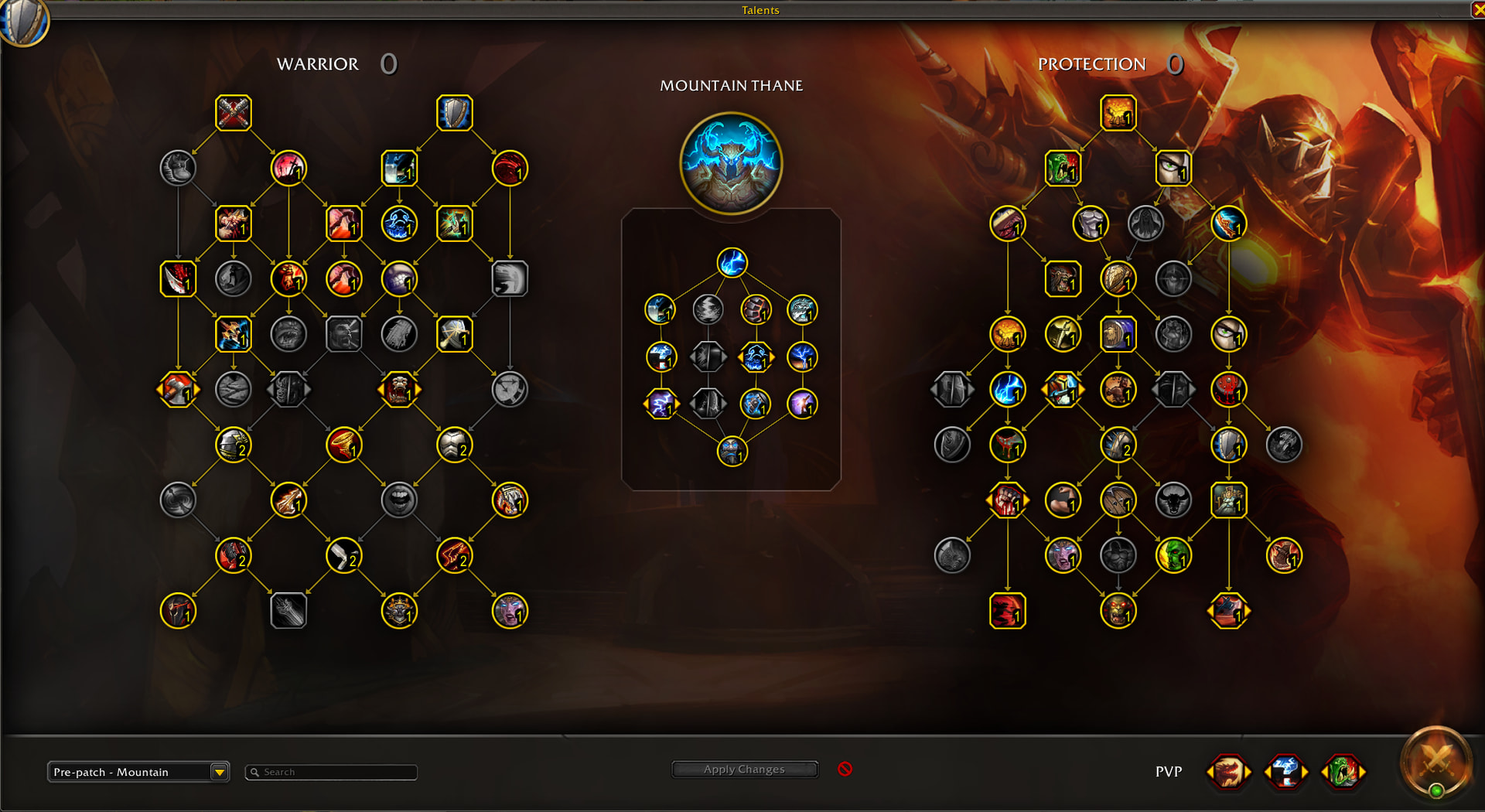Select the square gauntlet node at the Warrior tree bottom

[288, 611]
